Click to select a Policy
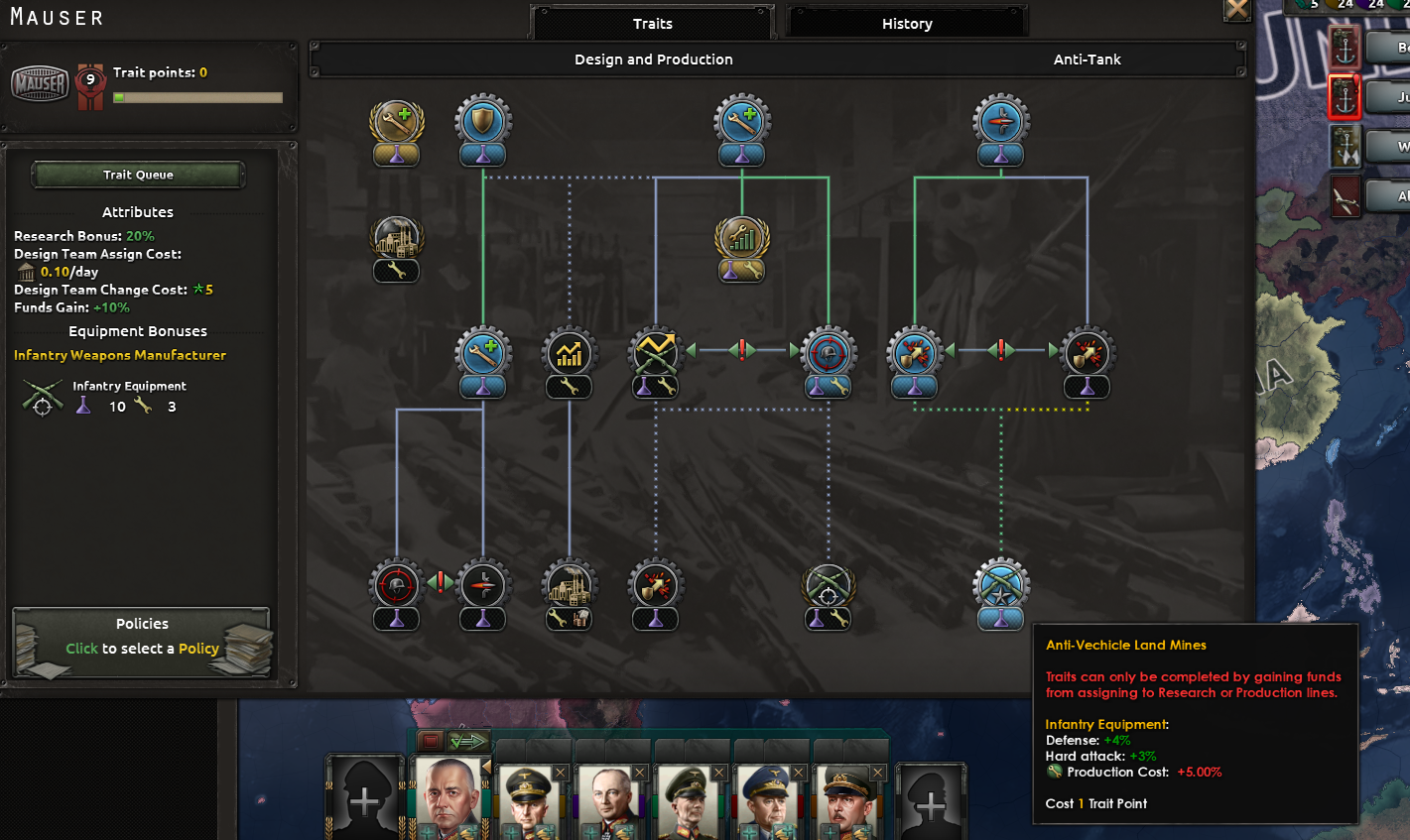The width and height of the screenshot is (1410, 840). tap(141, 648)
